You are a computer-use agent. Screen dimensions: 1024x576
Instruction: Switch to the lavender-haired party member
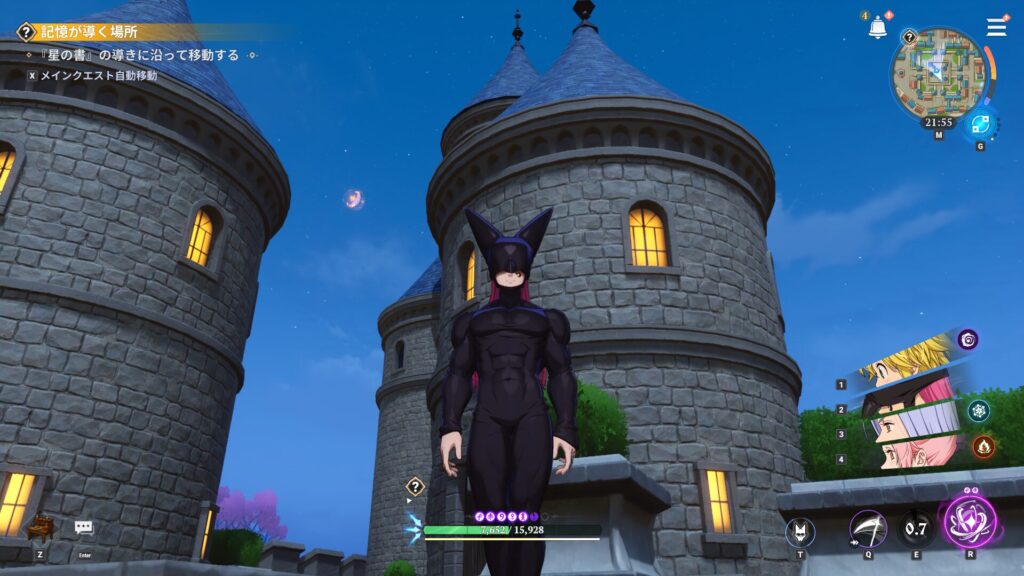point(906,424)
